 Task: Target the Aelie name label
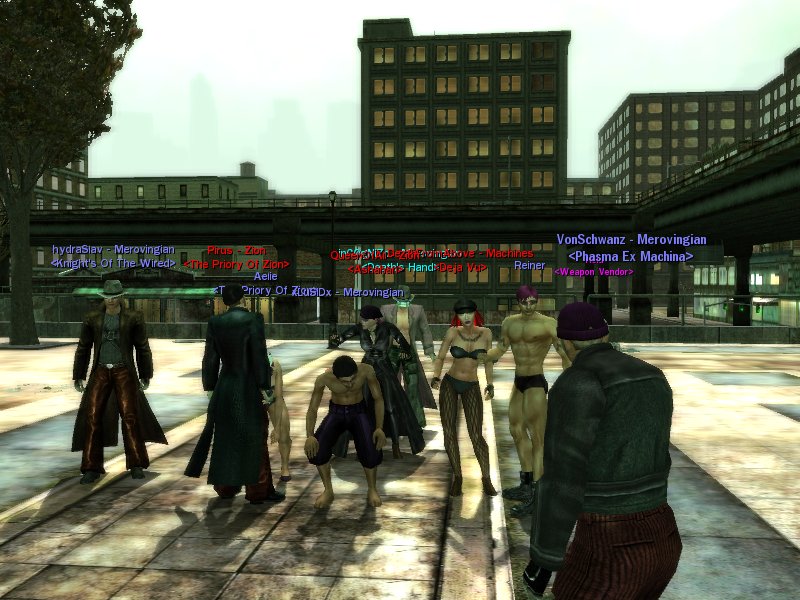tap(265, 276)
